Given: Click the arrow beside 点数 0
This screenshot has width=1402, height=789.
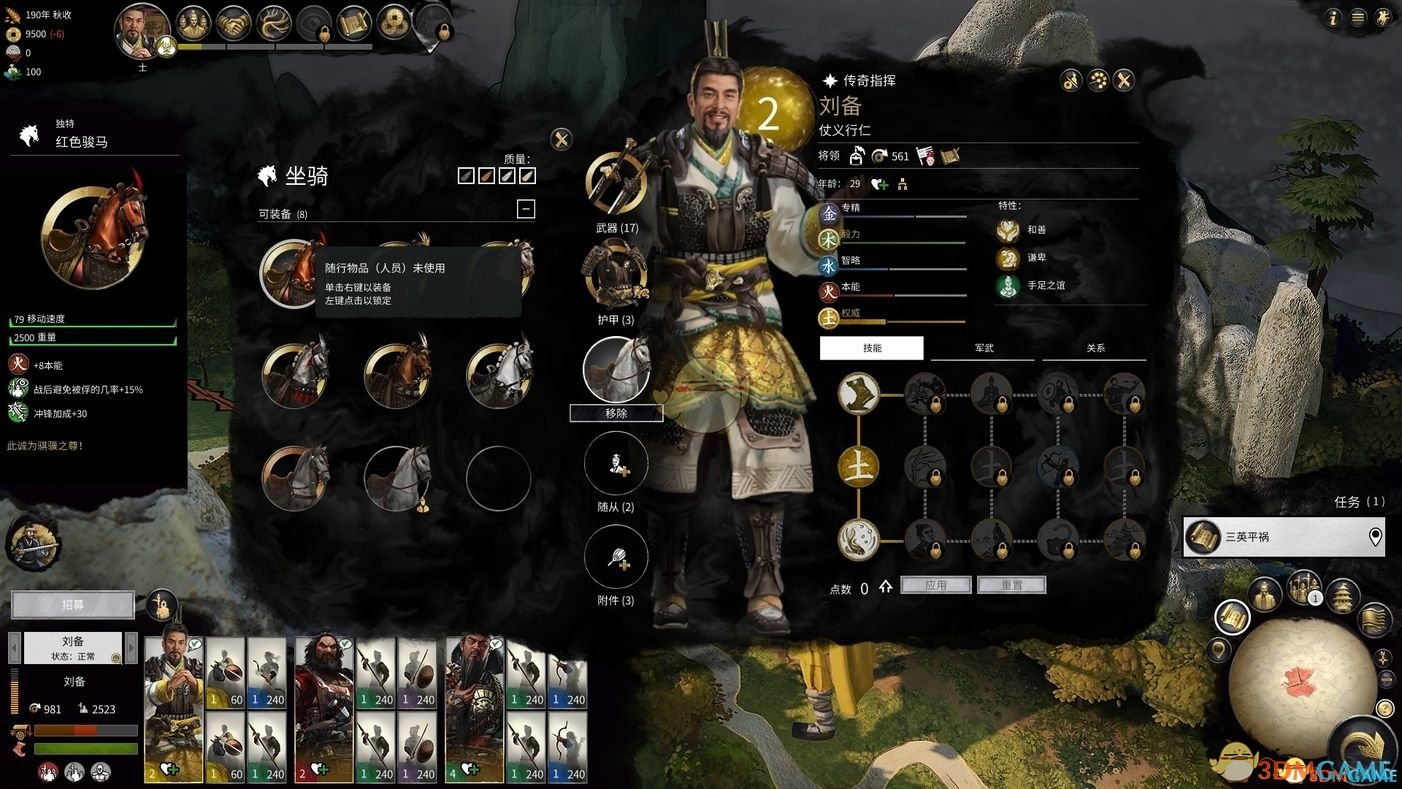Looking at the screenshot, I should coord(885,588).
